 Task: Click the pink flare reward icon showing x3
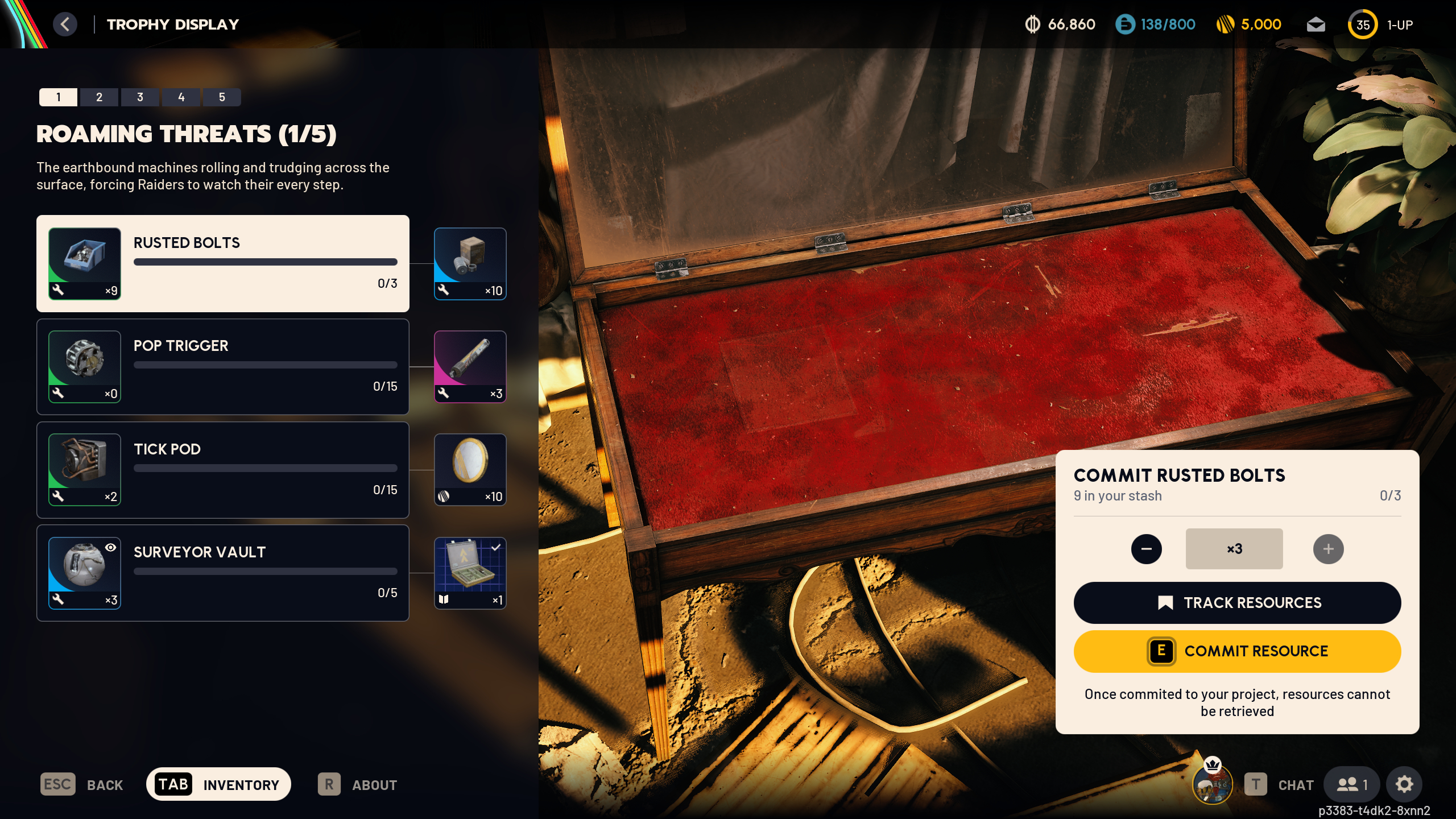[470, 367]
